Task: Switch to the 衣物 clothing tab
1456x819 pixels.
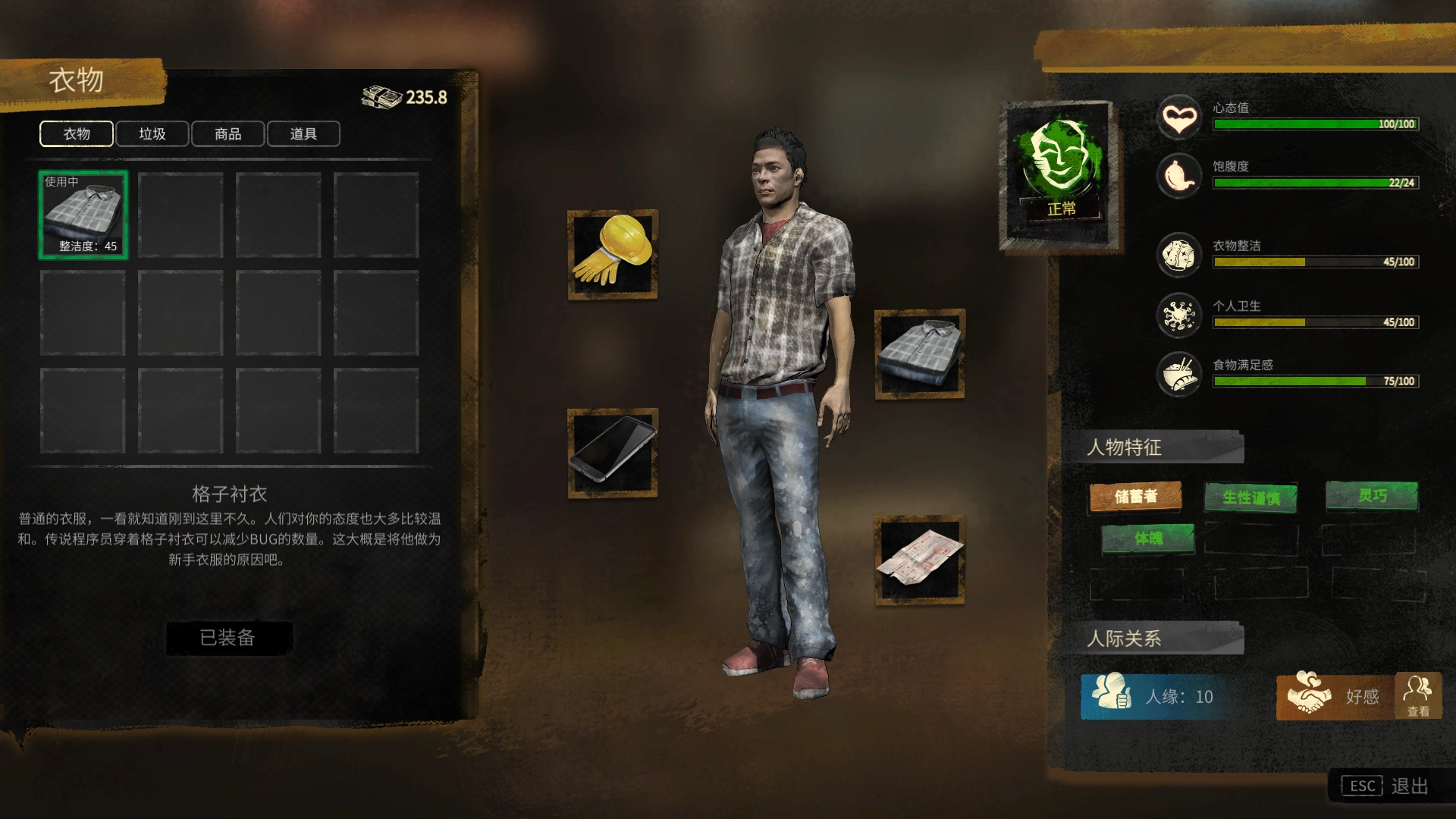Action: 77,134
